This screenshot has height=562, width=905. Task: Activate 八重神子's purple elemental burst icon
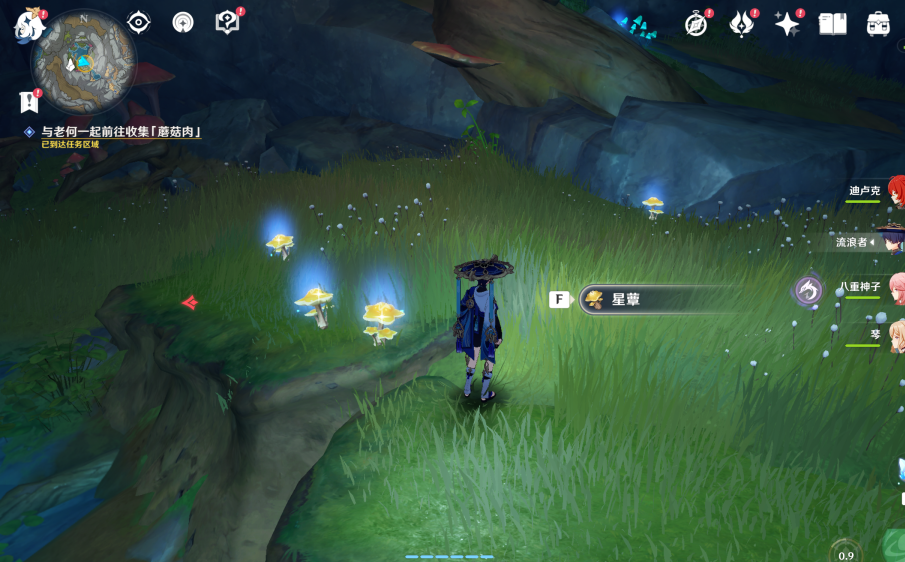(x=808, y=290)
